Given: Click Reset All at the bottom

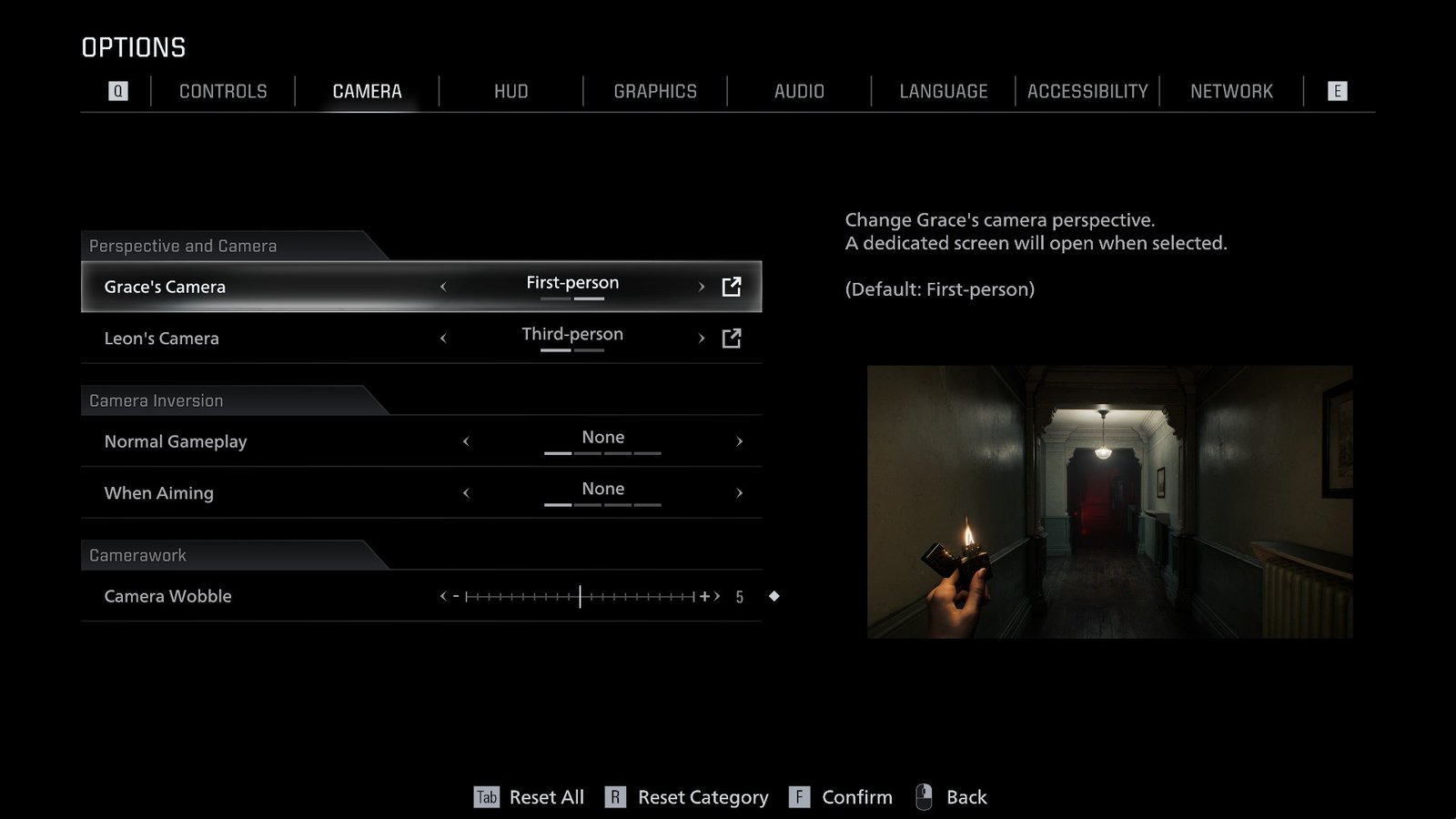Looking at the screenshot, I should [546, 796].
